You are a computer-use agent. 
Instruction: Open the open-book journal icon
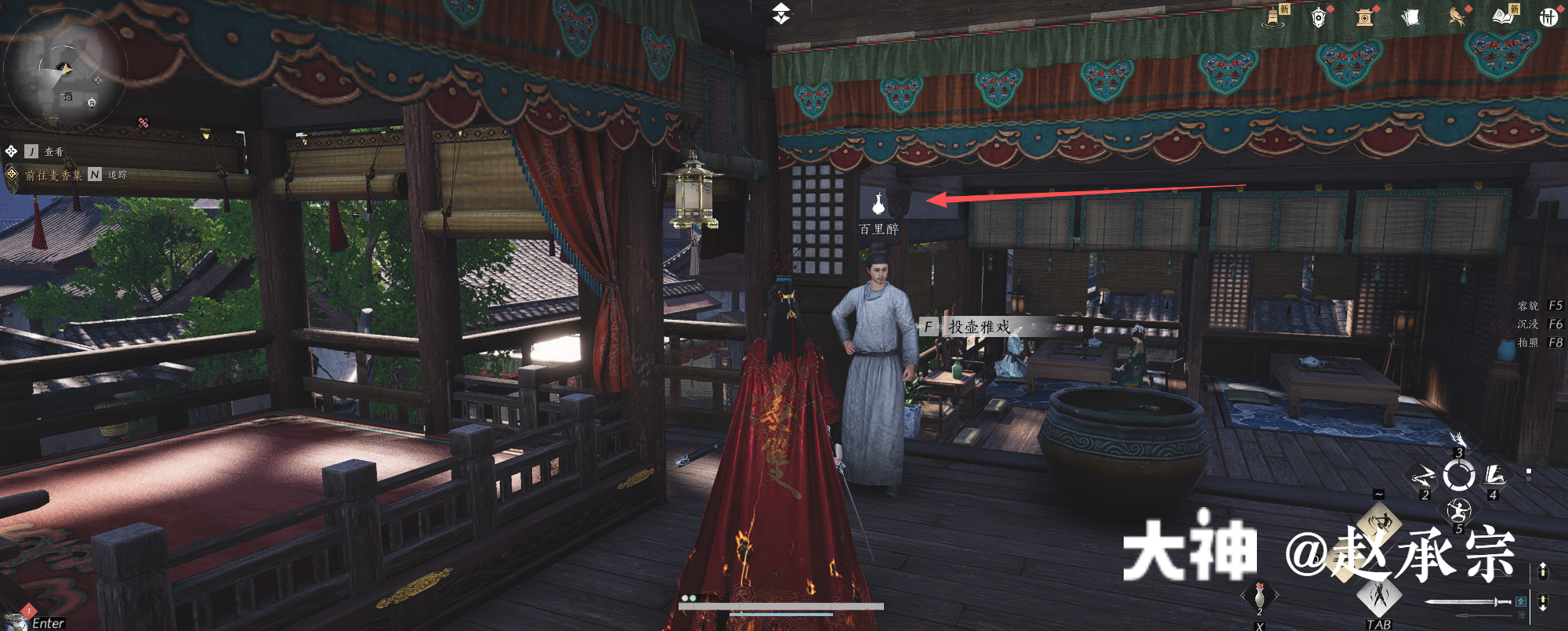1502,16
